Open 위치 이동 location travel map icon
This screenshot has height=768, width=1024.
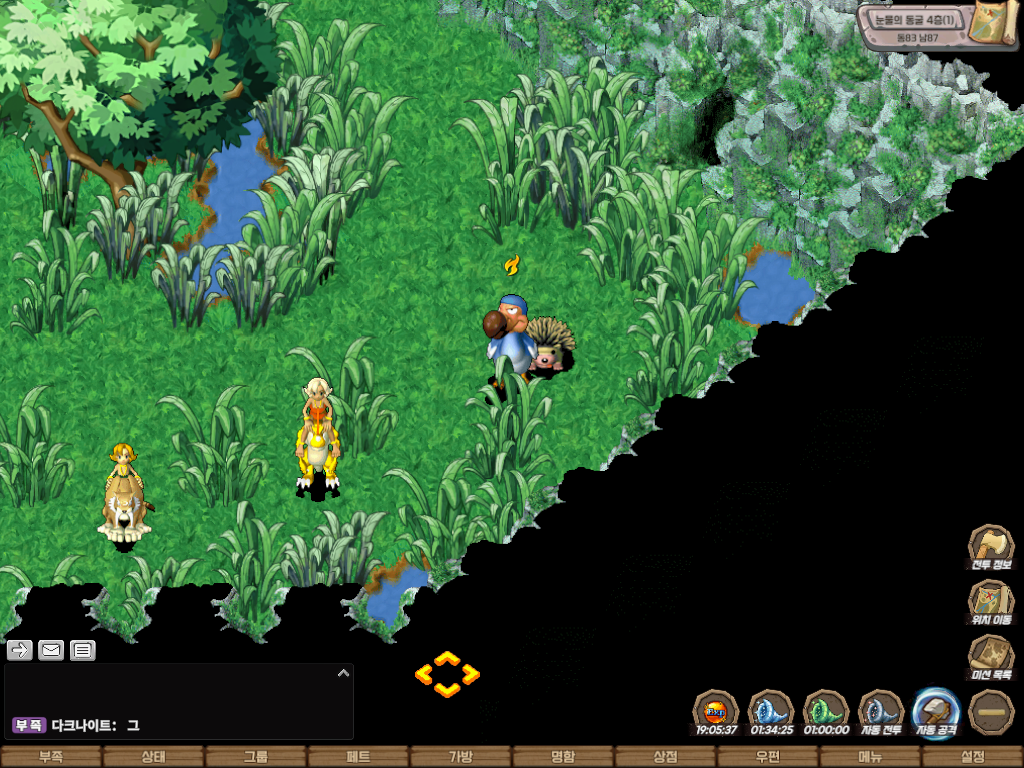coord(990,602)
